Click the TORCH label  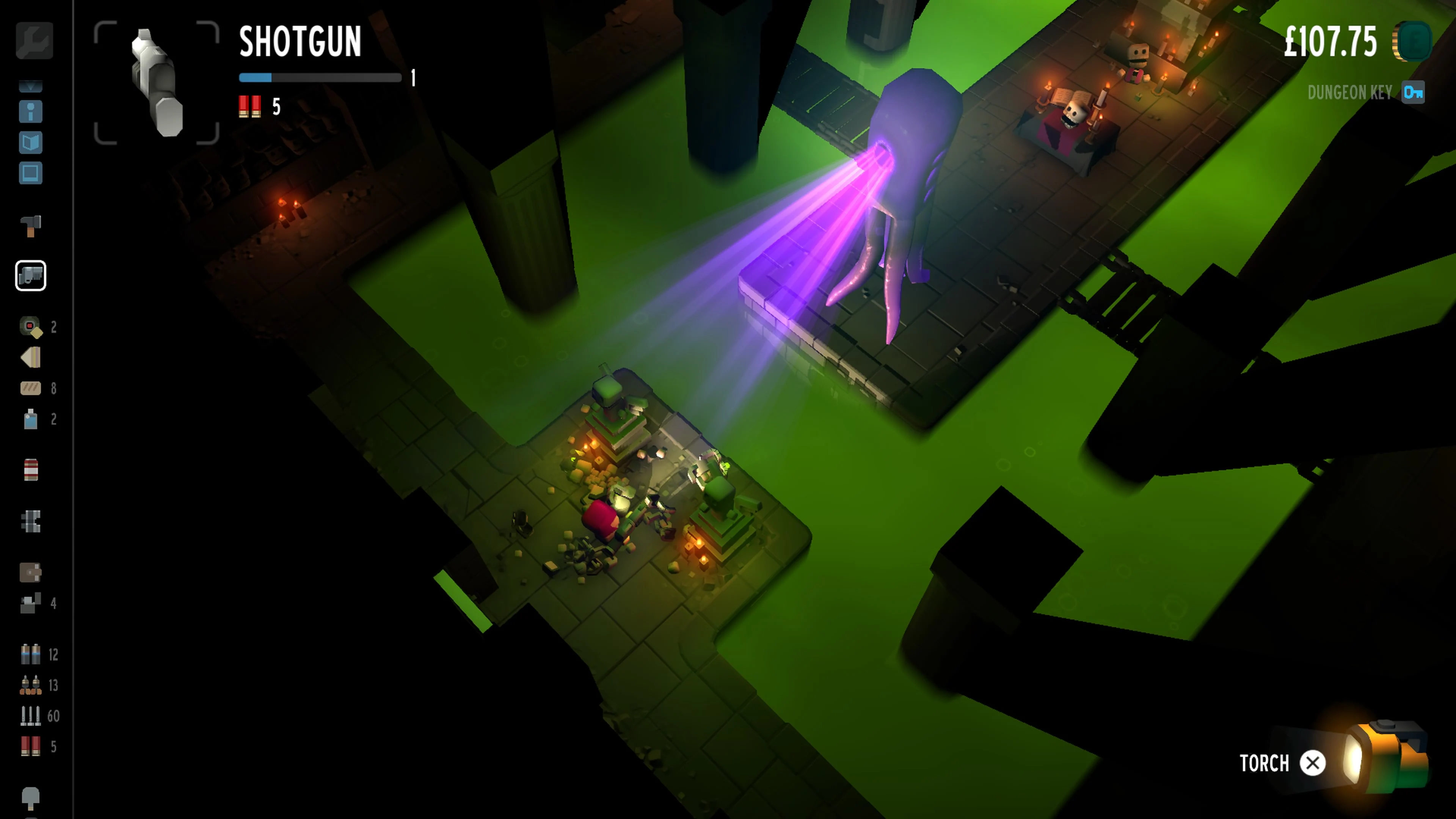(1266, 763)
